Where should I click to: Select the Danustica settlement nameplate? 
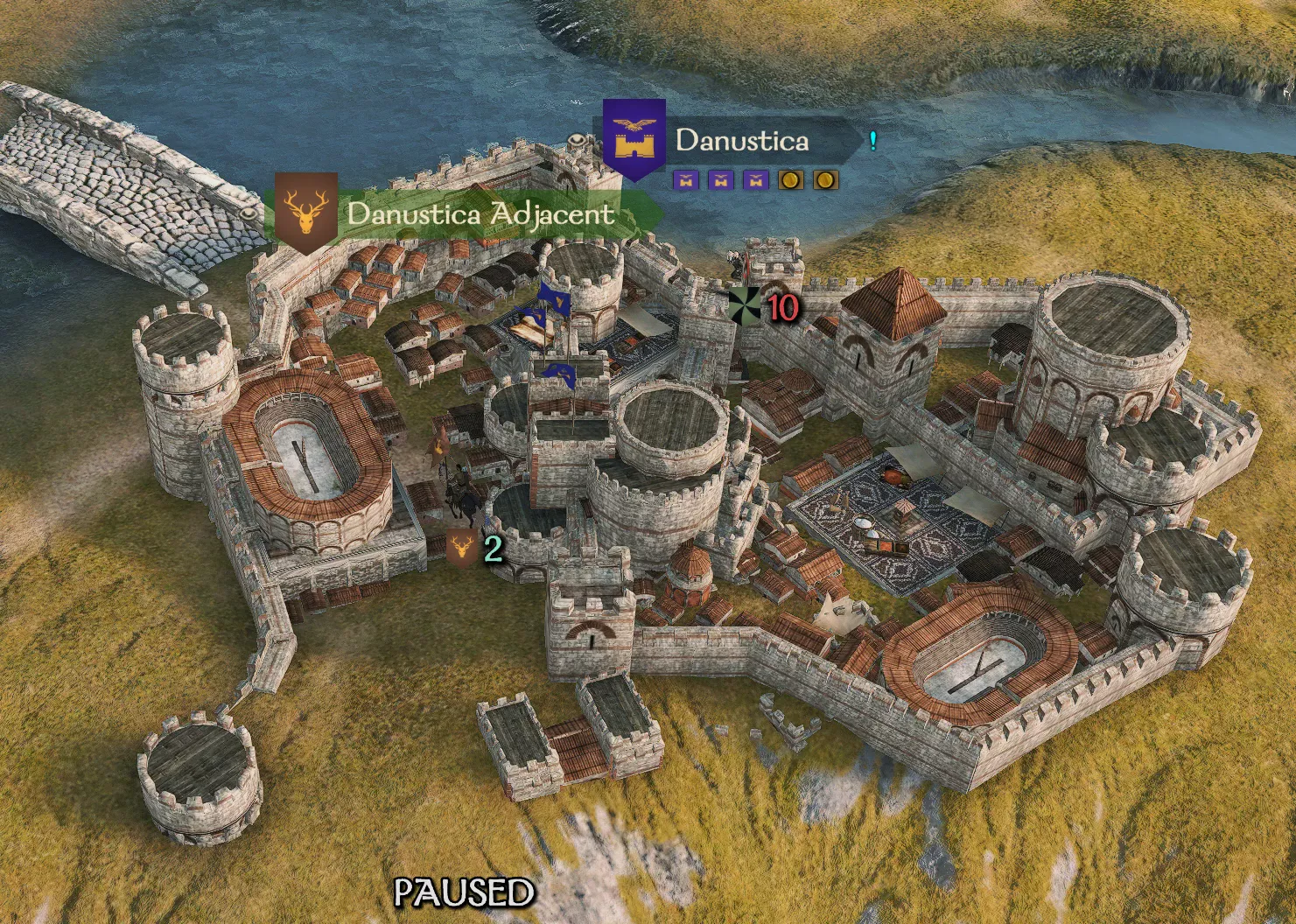741,140
